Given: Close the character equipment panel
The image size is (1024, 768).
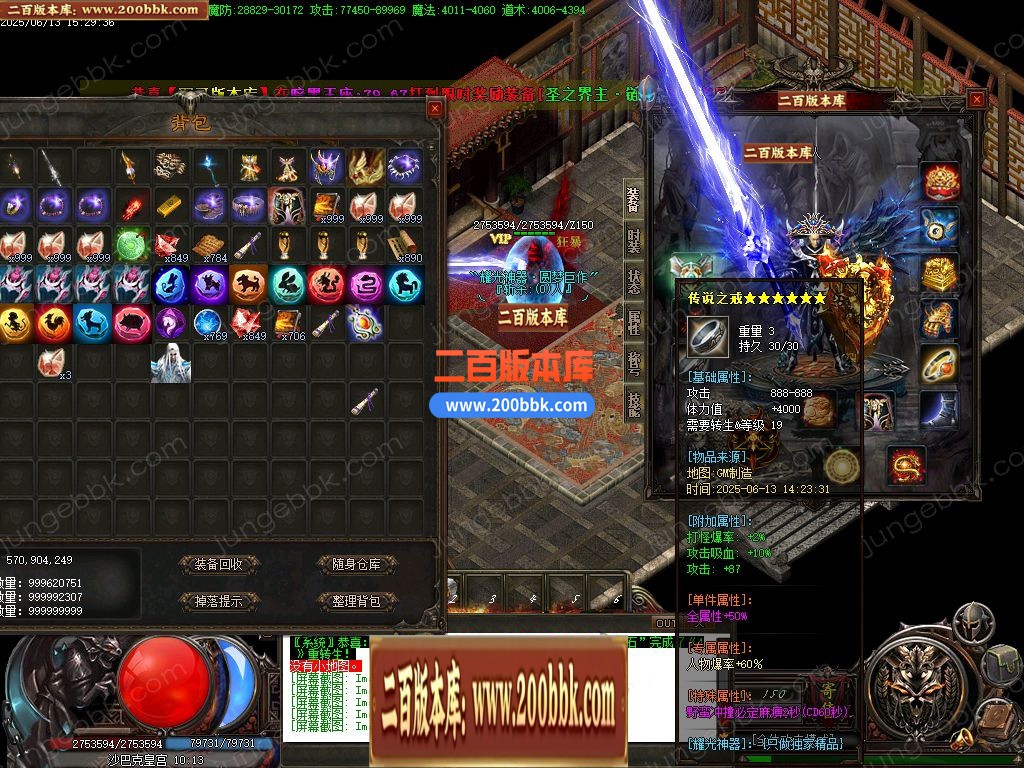Looking at the screenshot, I should [976, 98].
